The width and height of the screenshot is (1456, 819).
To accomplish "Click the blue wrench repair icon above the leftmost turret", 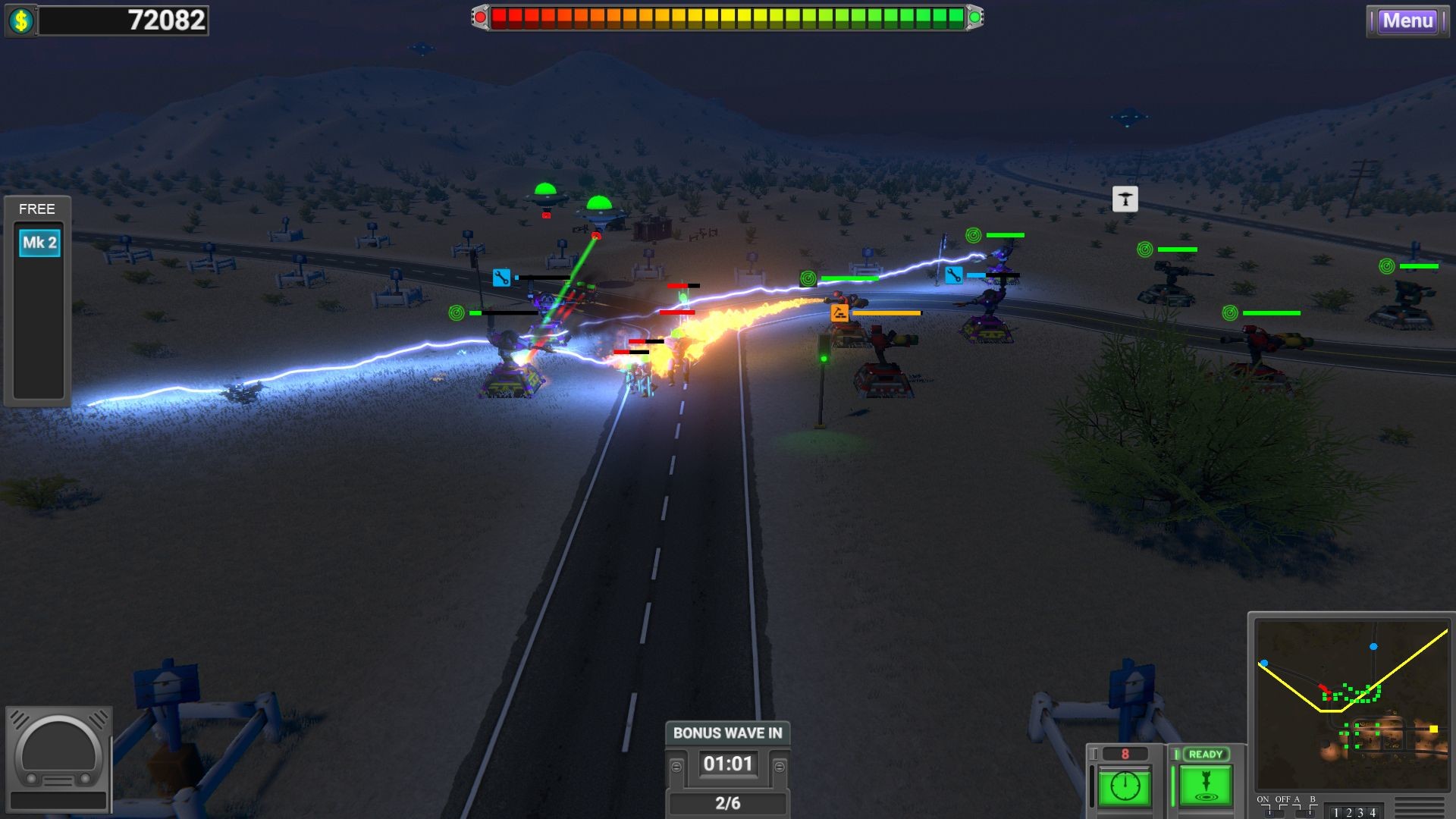I will [x=501, y=278].
